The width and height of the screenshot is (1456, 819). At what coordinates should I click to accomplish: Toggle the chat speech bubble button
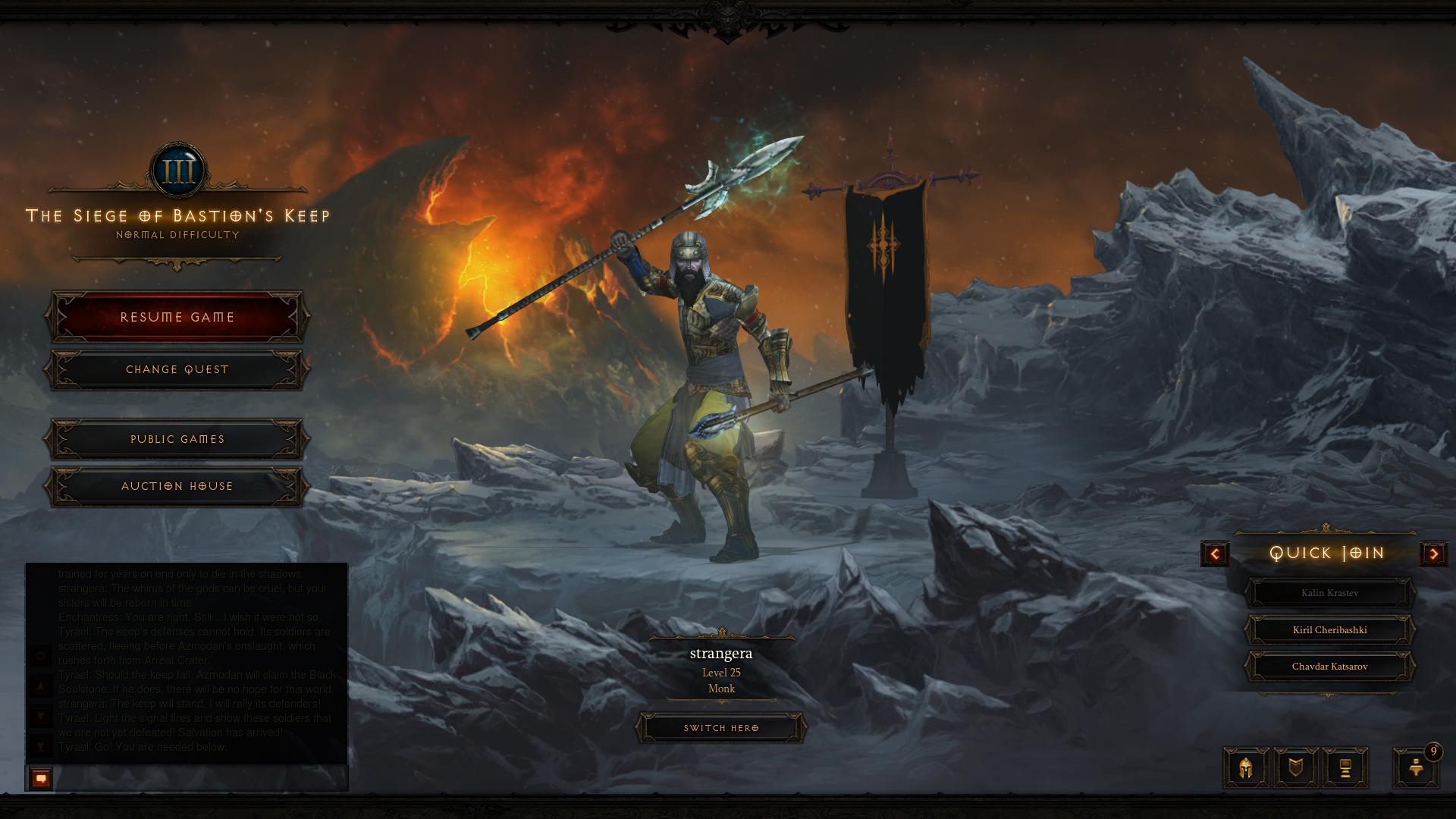[41, 779]
